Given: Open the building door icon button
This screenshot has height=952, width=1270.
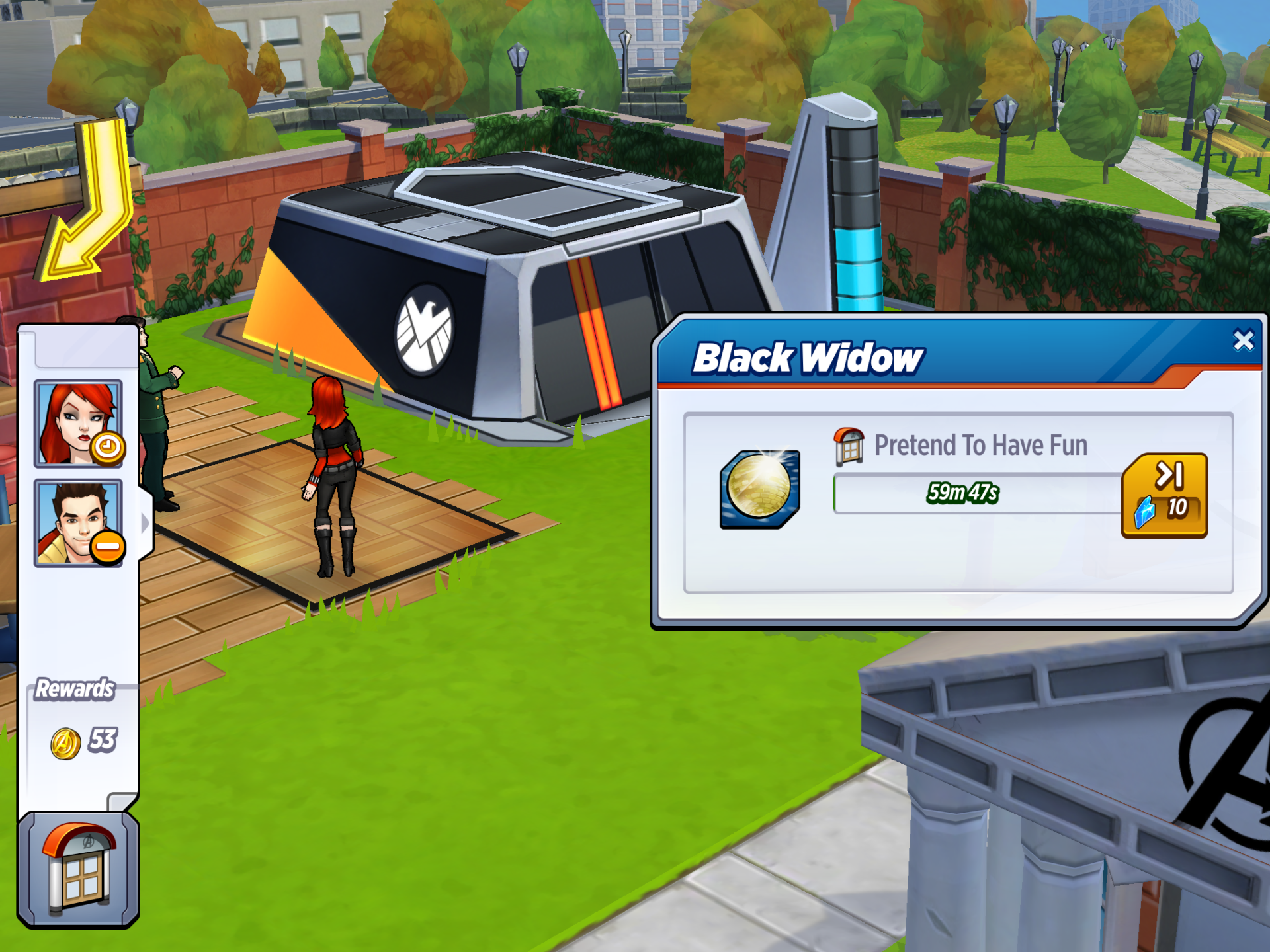Looking at the screenshot, I should point(78,869).
